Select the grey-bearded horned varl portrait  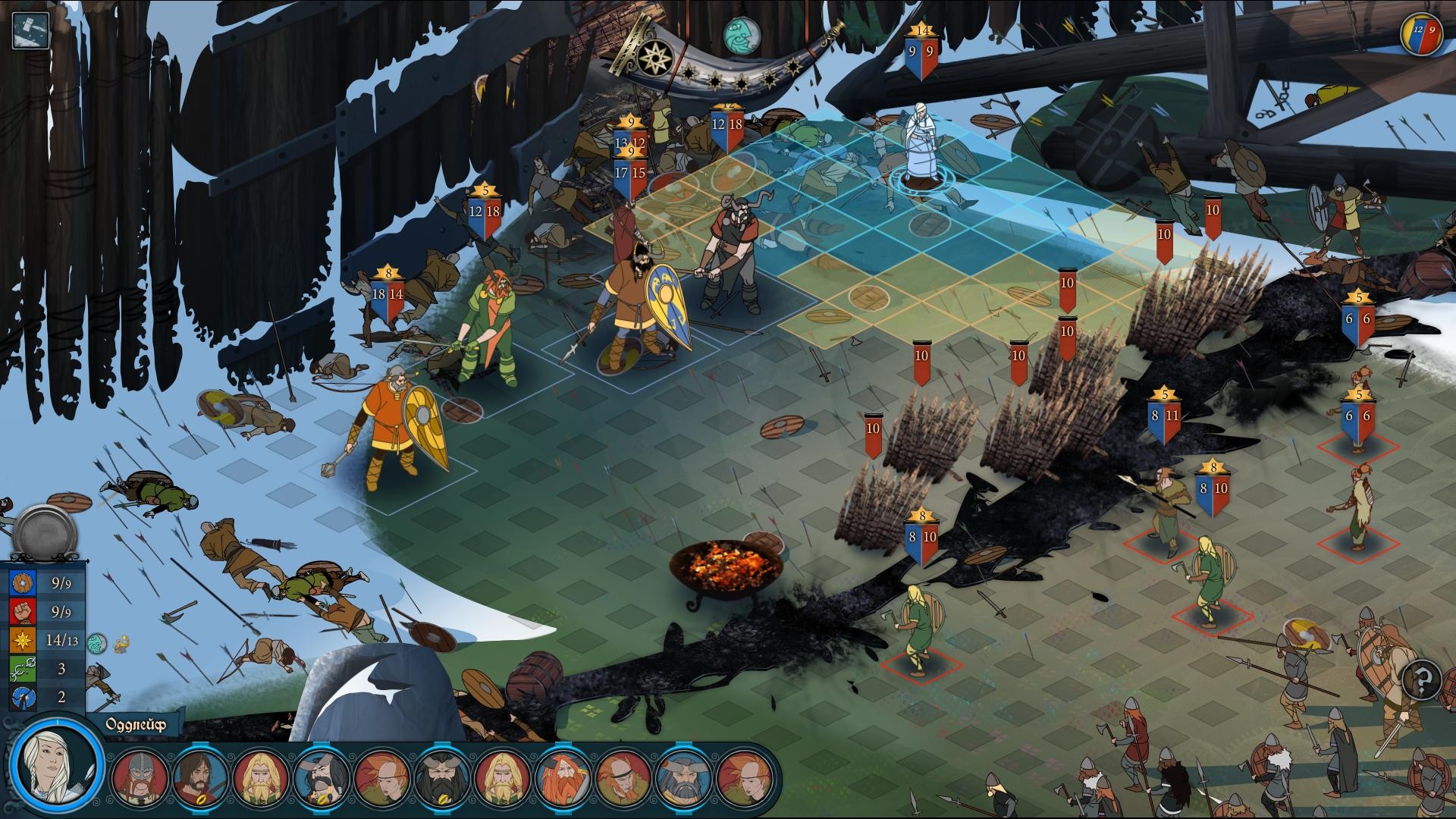684,777
